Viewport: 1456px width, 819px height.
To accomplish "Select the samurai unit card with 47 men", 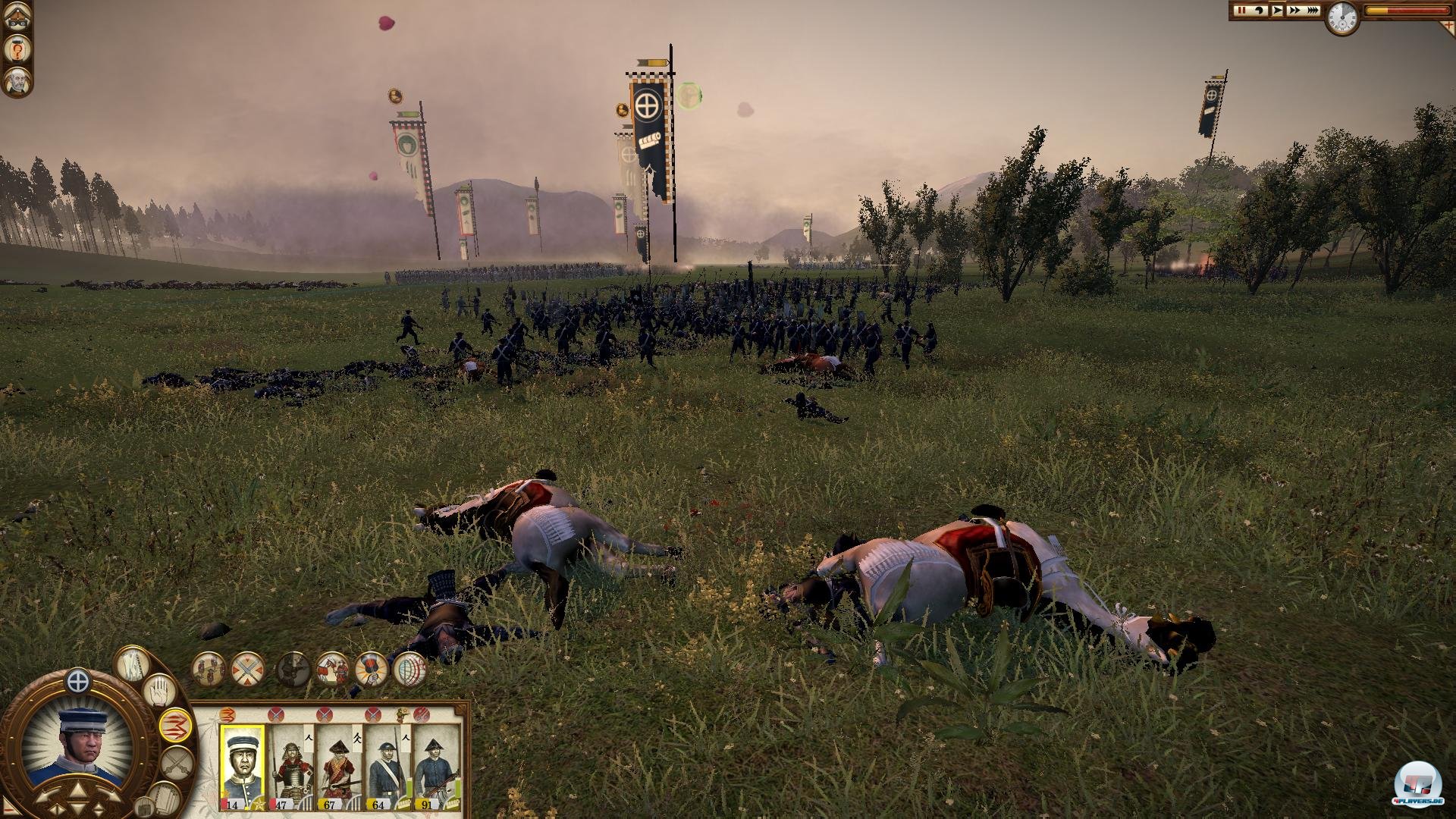I will 291,767.
